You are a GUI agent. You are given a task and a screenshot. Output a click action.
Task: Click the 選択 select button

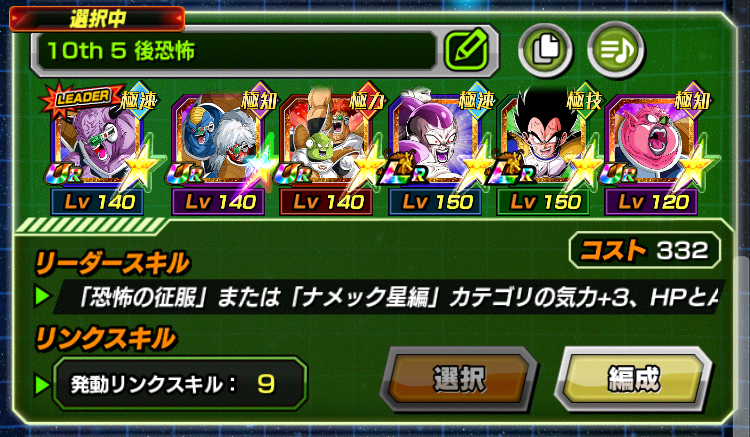pos(459,380)
